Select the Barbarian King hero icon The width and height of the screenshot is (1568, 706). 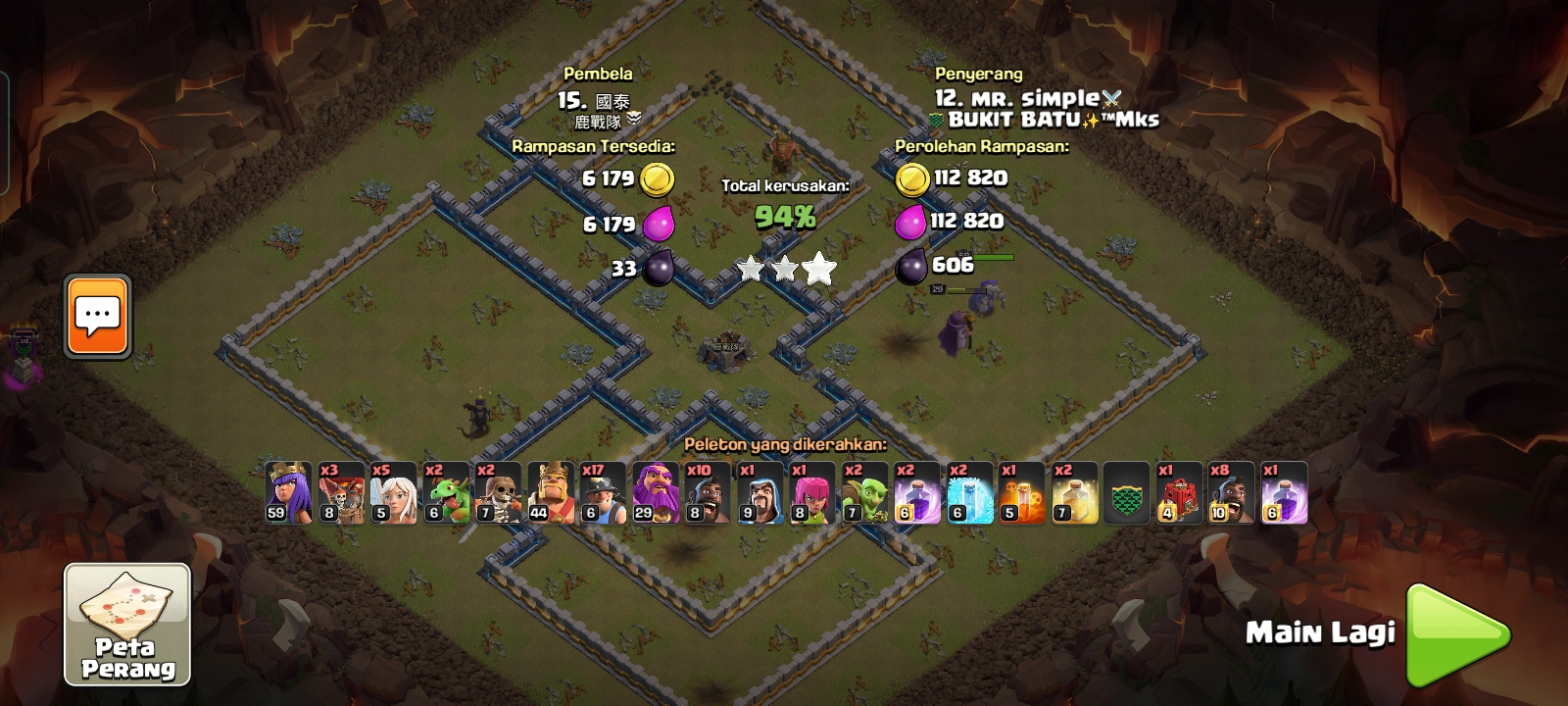(x=551, y=492)
